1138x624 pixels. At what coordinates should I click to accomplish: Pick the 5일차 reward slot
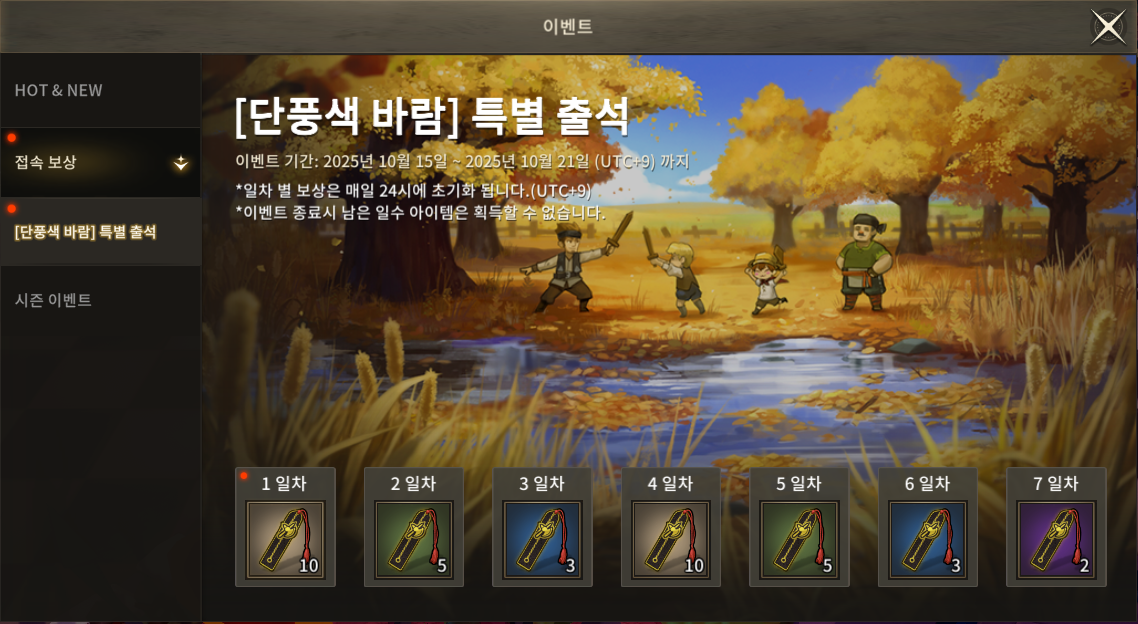click(x=799, y=539)
